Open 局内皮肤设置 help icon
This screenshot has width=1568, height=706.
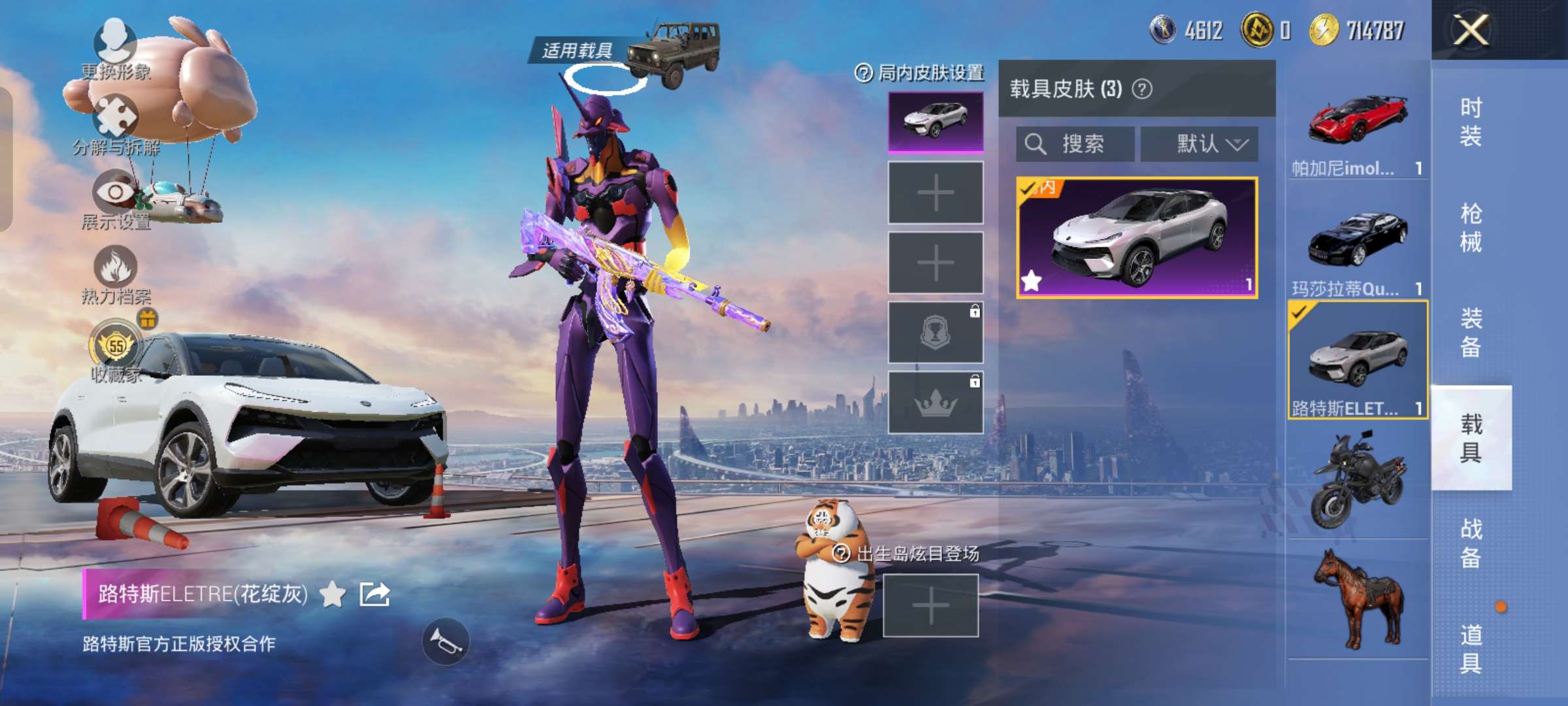tap(863, 73)
